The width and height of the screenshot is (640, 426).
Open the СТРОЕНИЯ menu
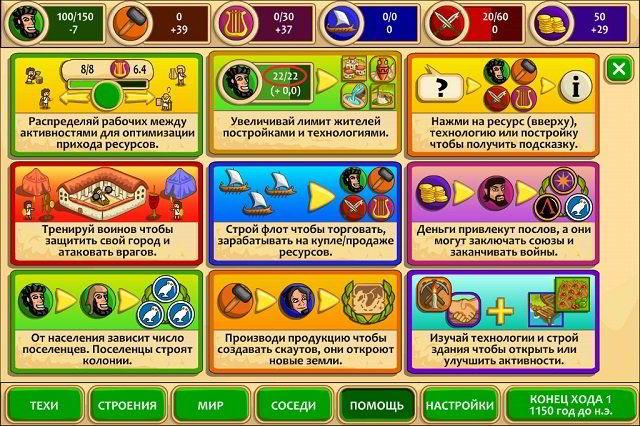point(127,405)
